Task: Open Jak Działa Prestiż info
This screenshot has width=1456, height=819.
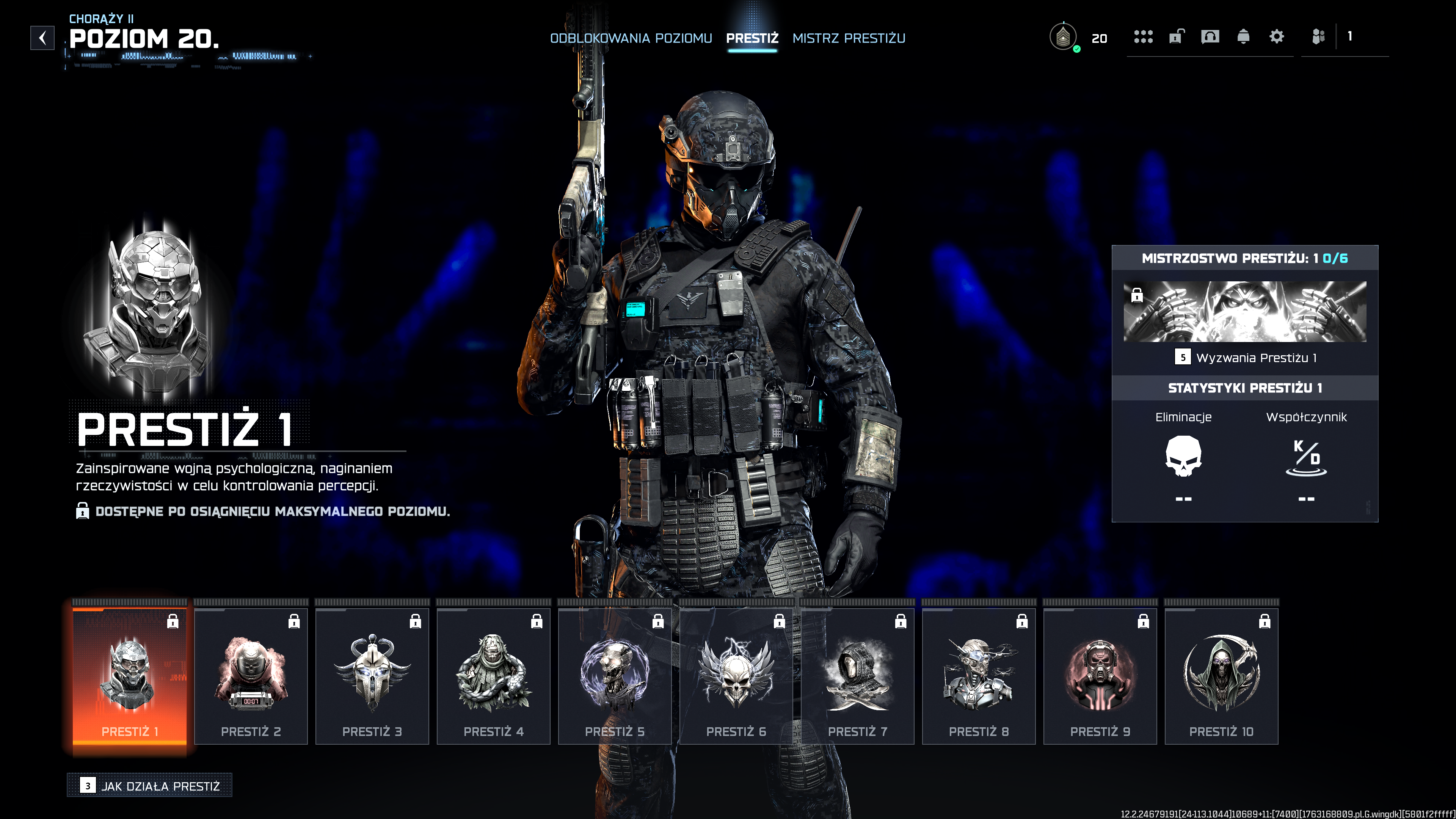Action: pyautogui.click(x=150, y=786)
